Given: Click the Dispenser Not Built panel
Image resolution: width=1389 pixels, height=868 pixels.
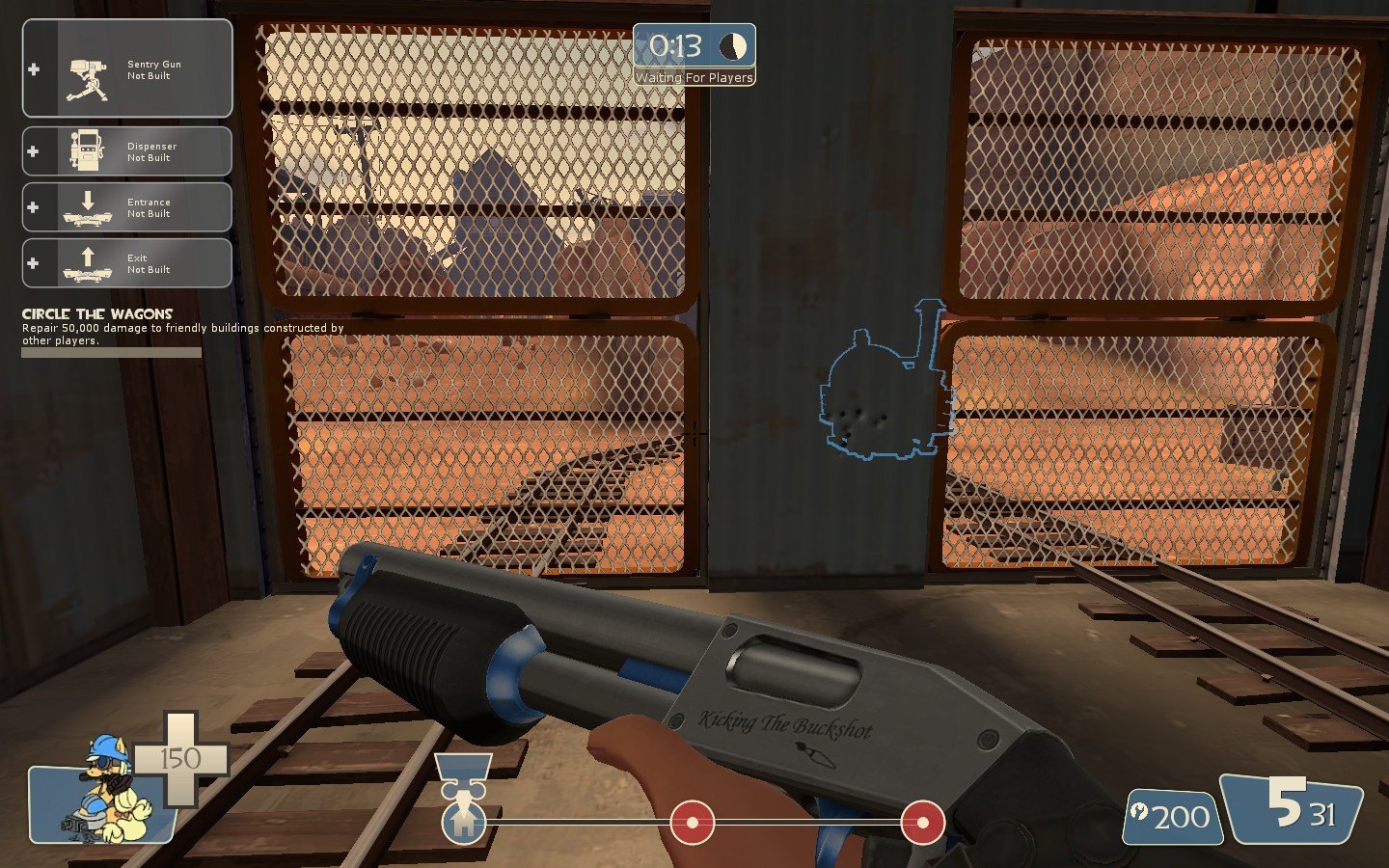Looking at the screenshot, I should 127,151.
